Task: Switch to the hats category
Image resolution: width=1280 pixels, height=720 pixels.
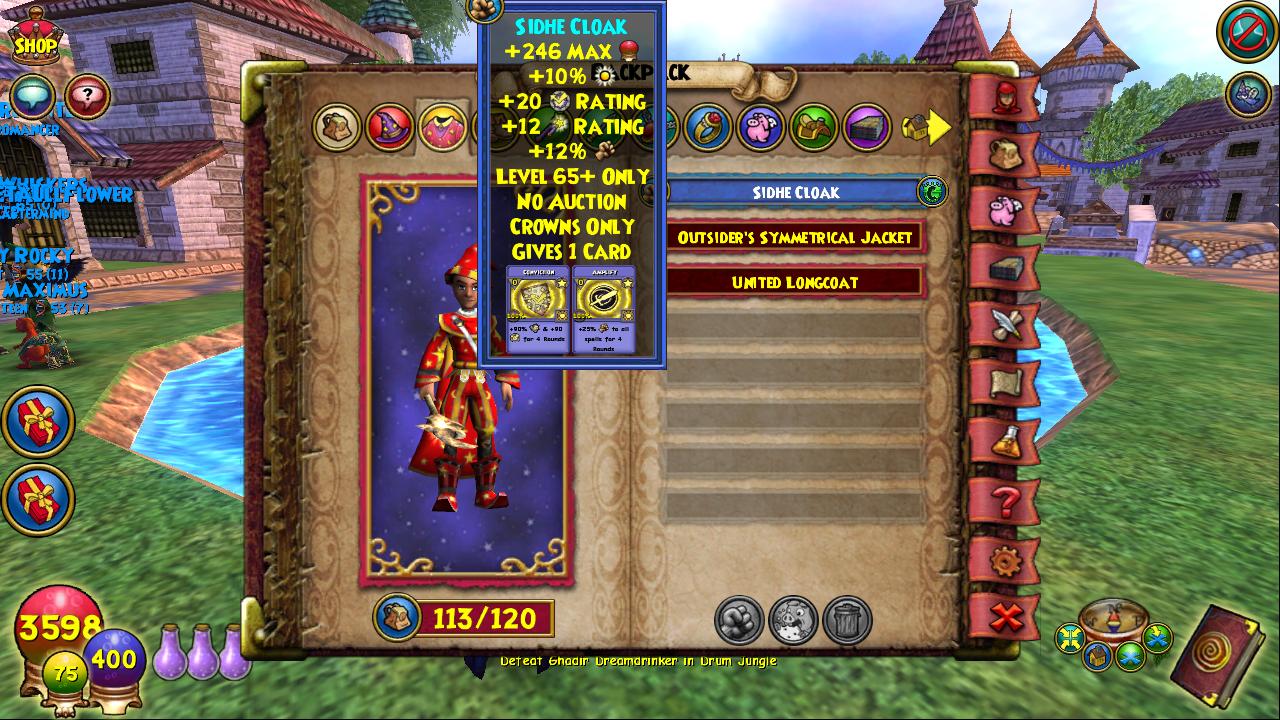Action: (x=389, y=127)
